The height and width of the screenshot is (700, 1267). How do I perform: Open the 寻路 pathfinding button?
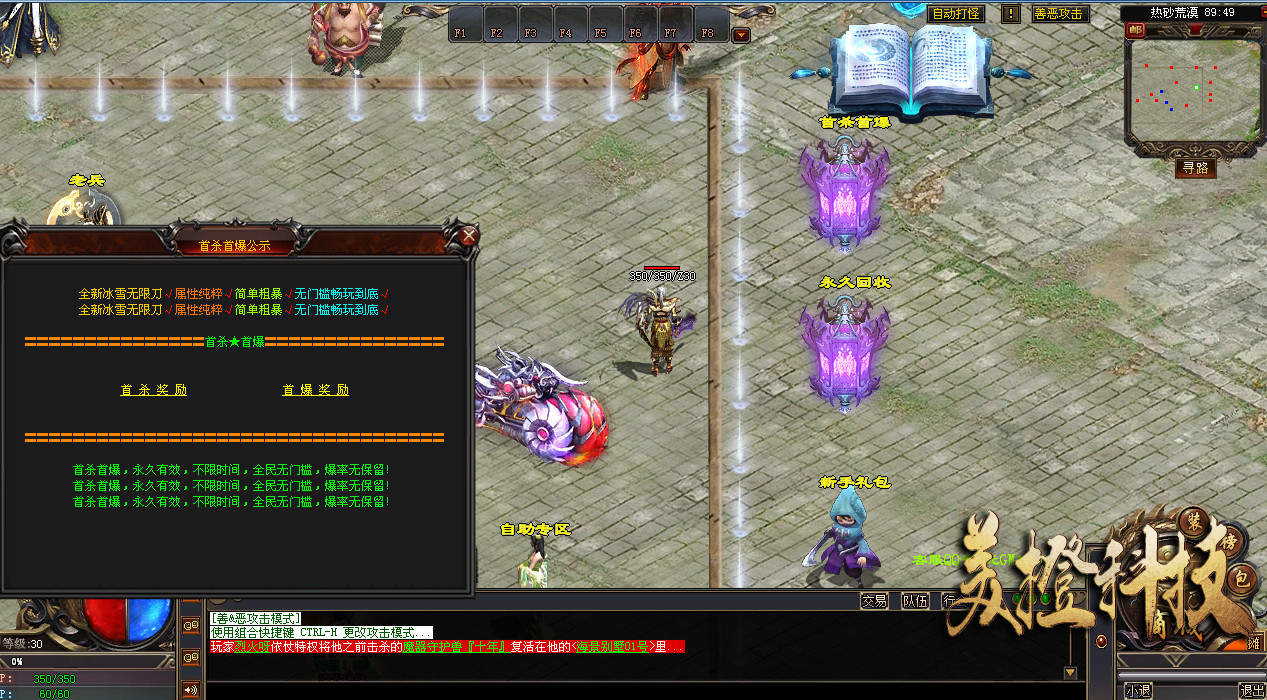coord(1194,168)
